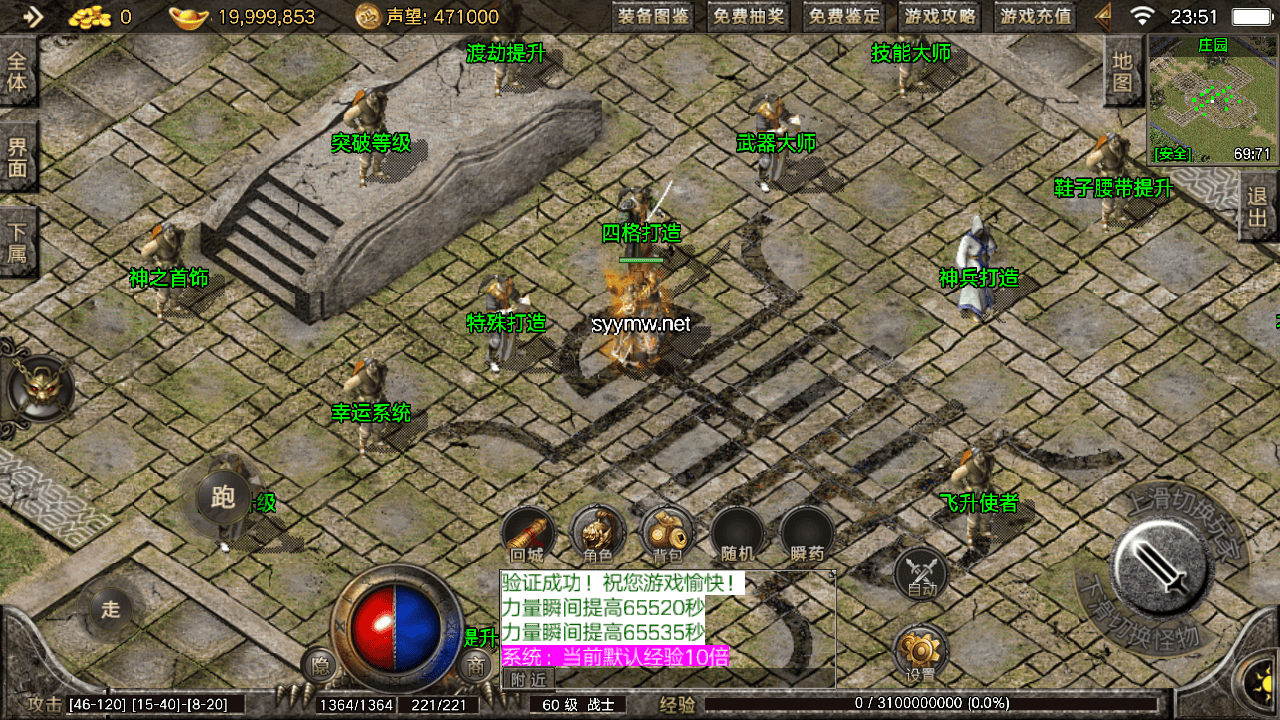
Task: Open the 背包 backpack
Action: pos(667,534)
